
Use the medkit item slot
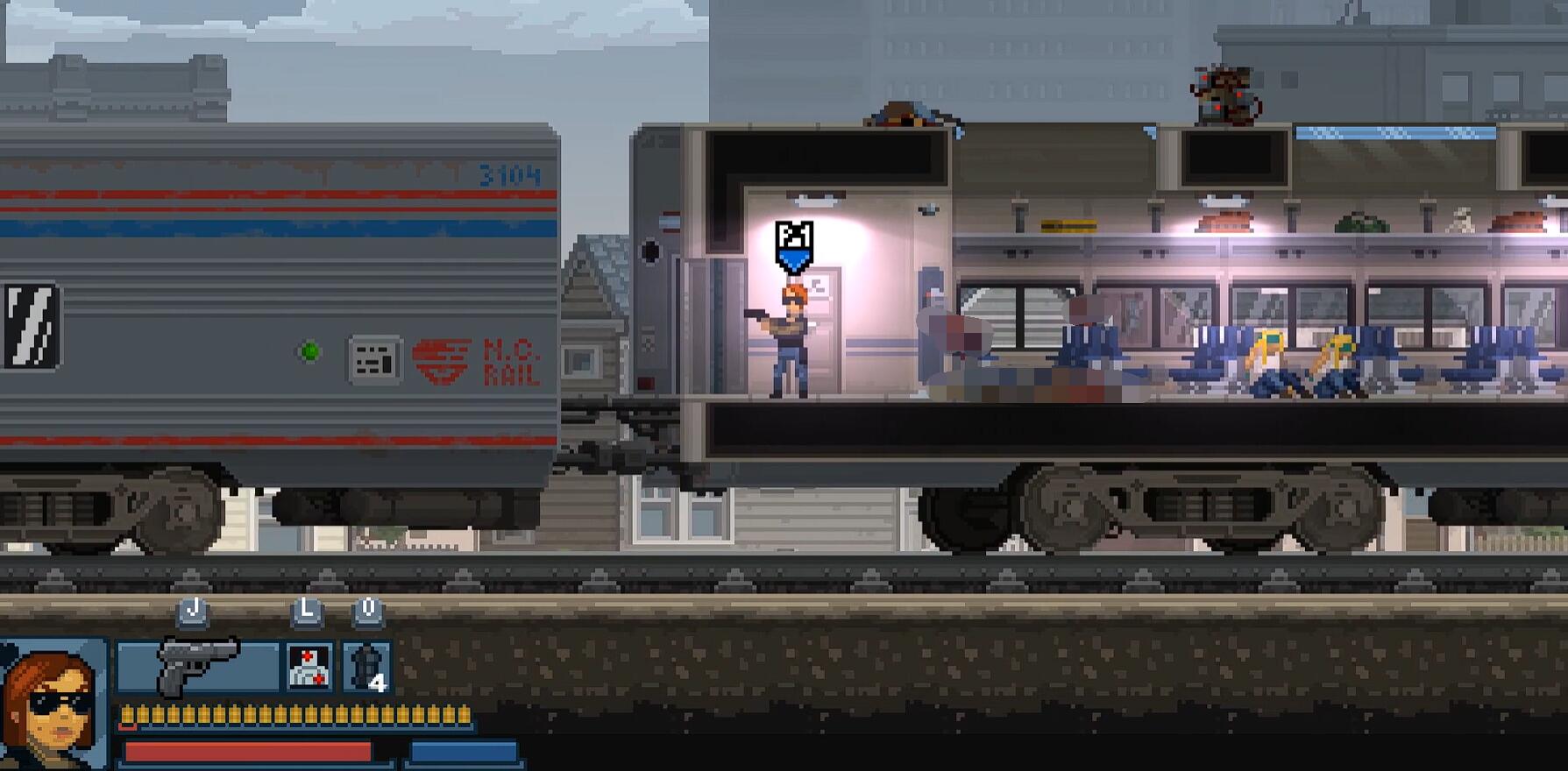309,667
